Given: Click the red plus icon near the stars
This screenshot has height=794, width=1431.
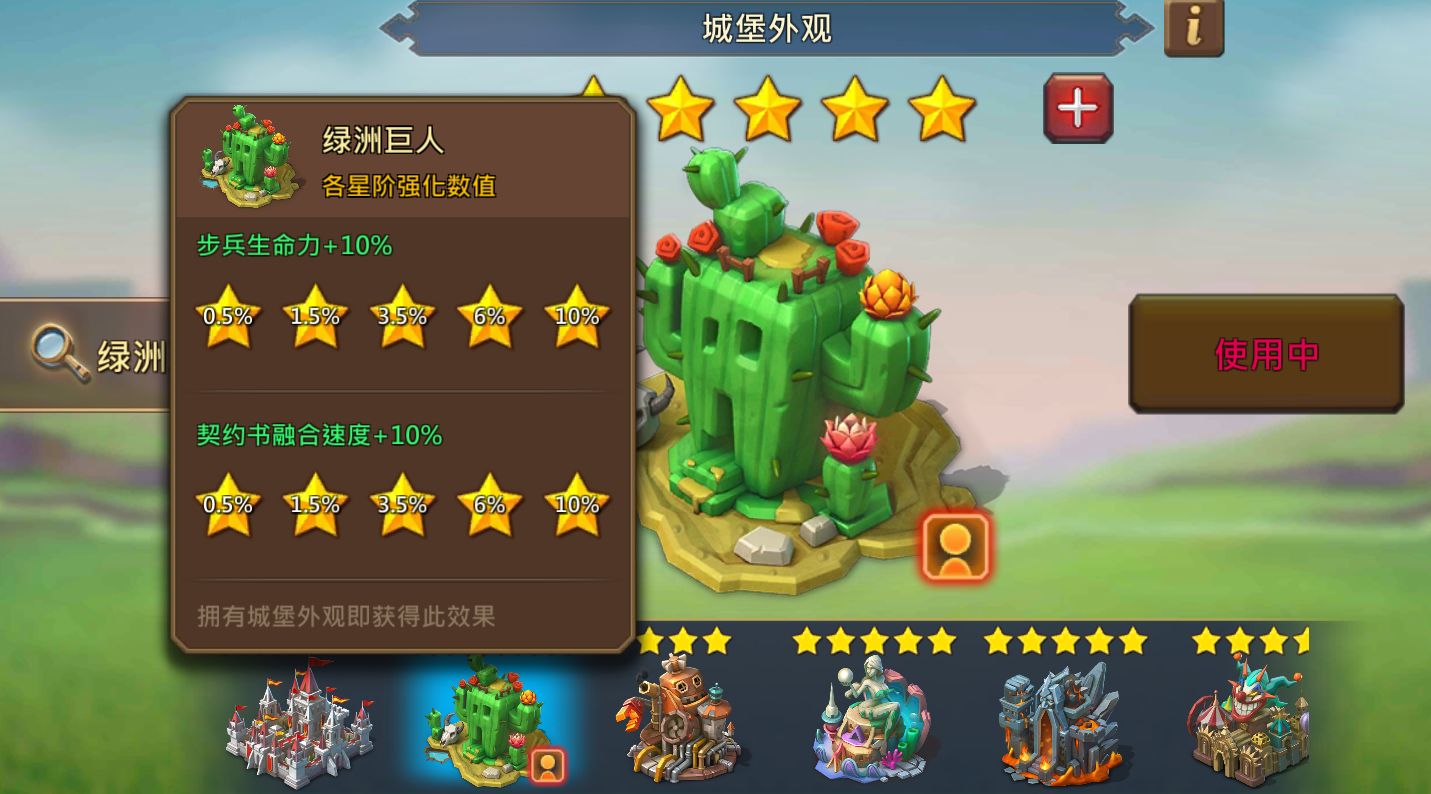Looking at the screenshot, I should 1077,107.
